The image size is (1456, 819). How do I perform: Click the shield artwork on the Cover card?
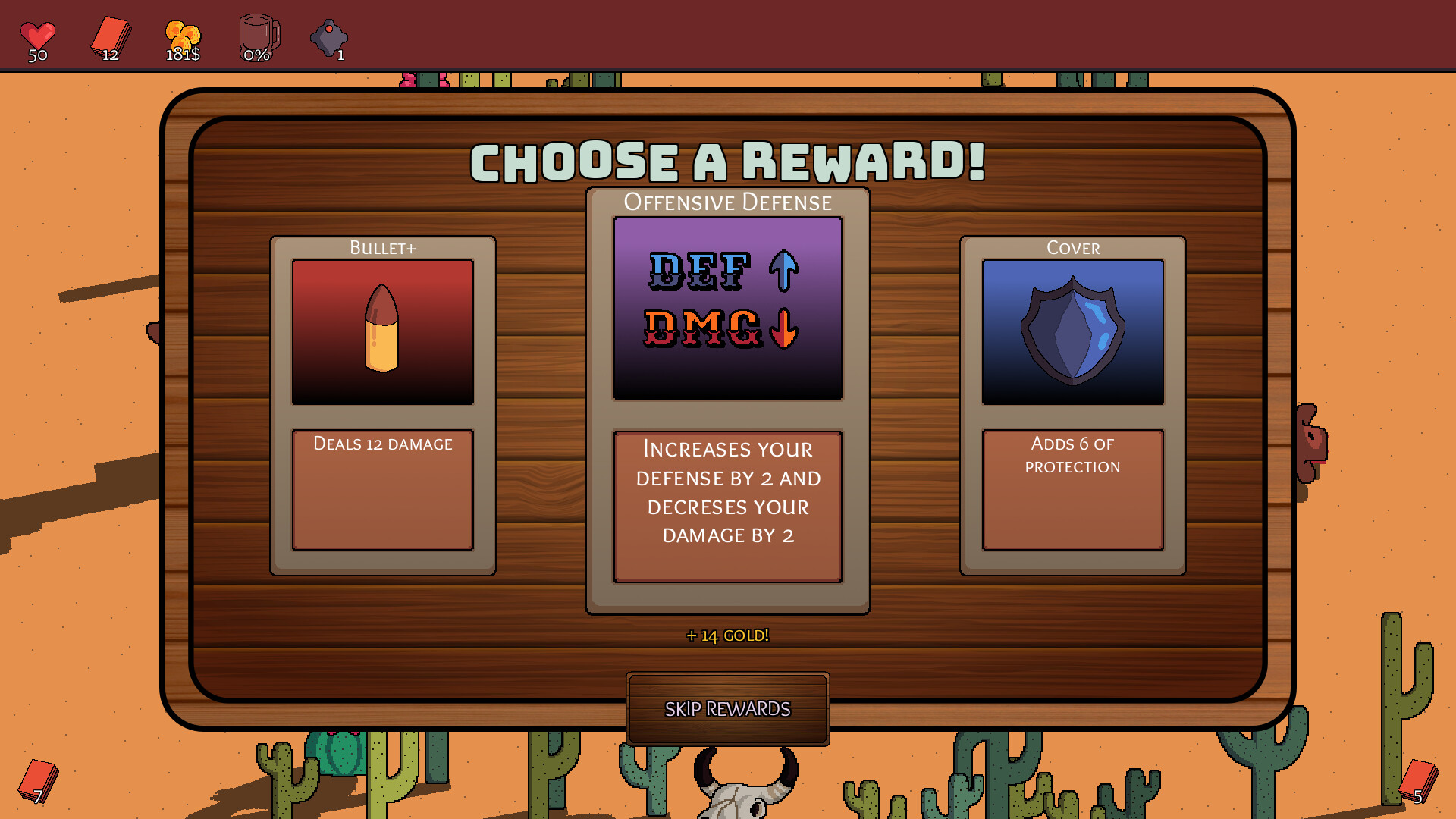pos(1072,330)
